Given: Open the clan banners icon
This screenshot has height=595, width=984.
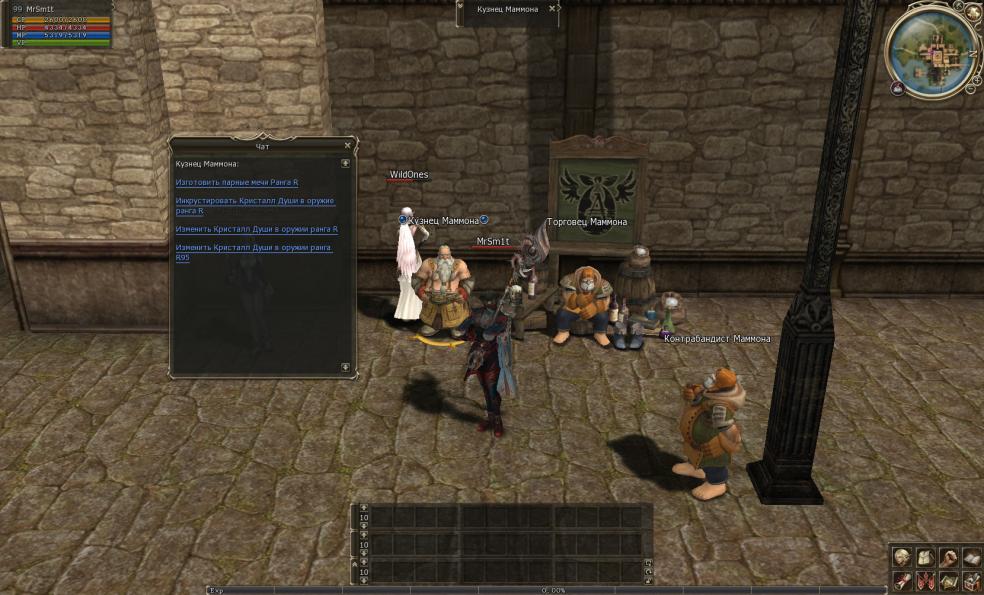Looking at the screenshot, I should click(x=925, y=581).
